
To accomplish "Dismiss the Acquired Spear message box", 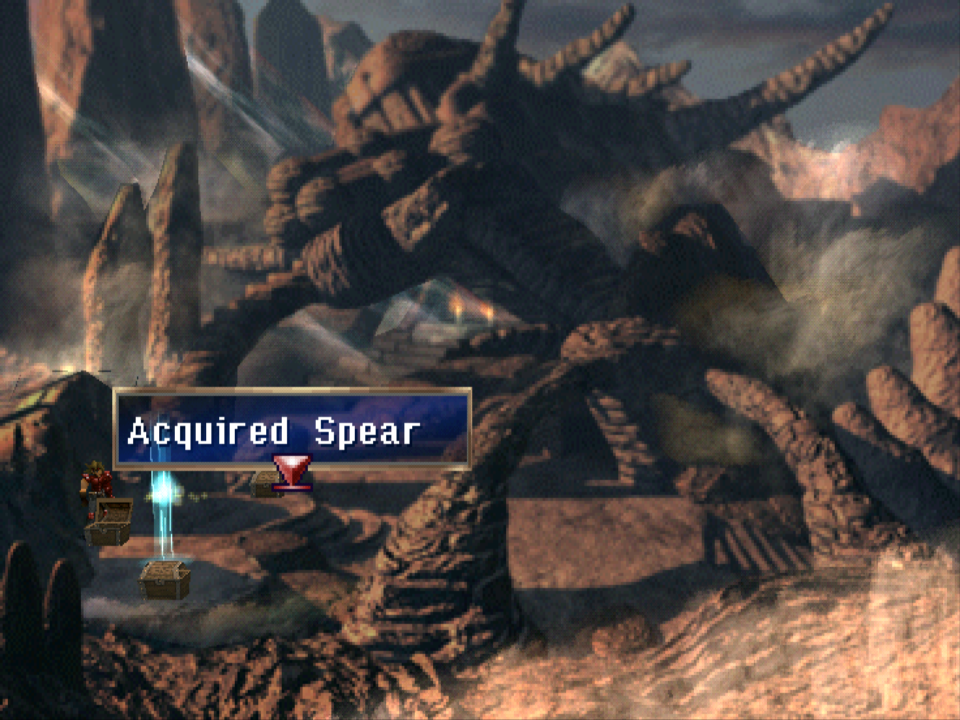I will pyautogui.click(x=291, y=430).
